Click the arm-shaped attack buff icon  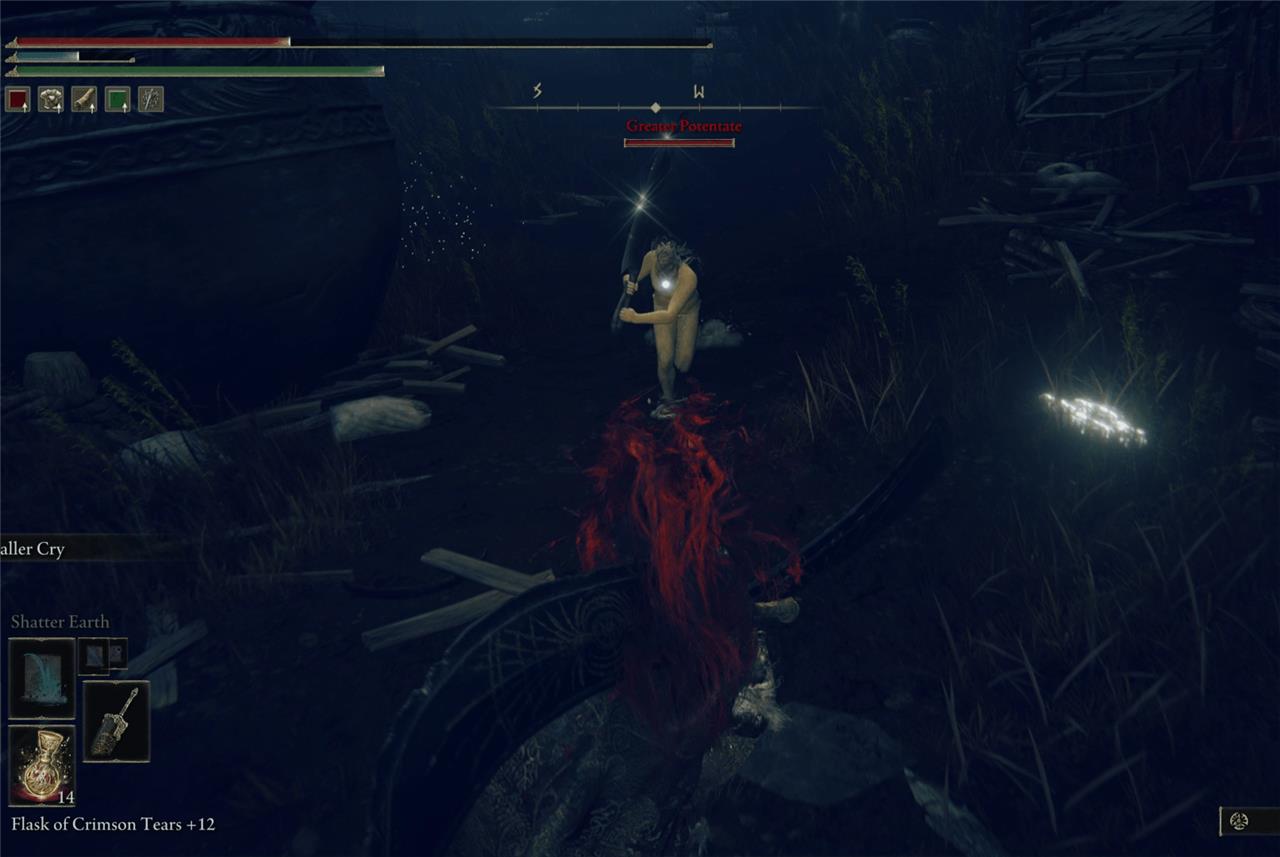(x=84, y=99)
